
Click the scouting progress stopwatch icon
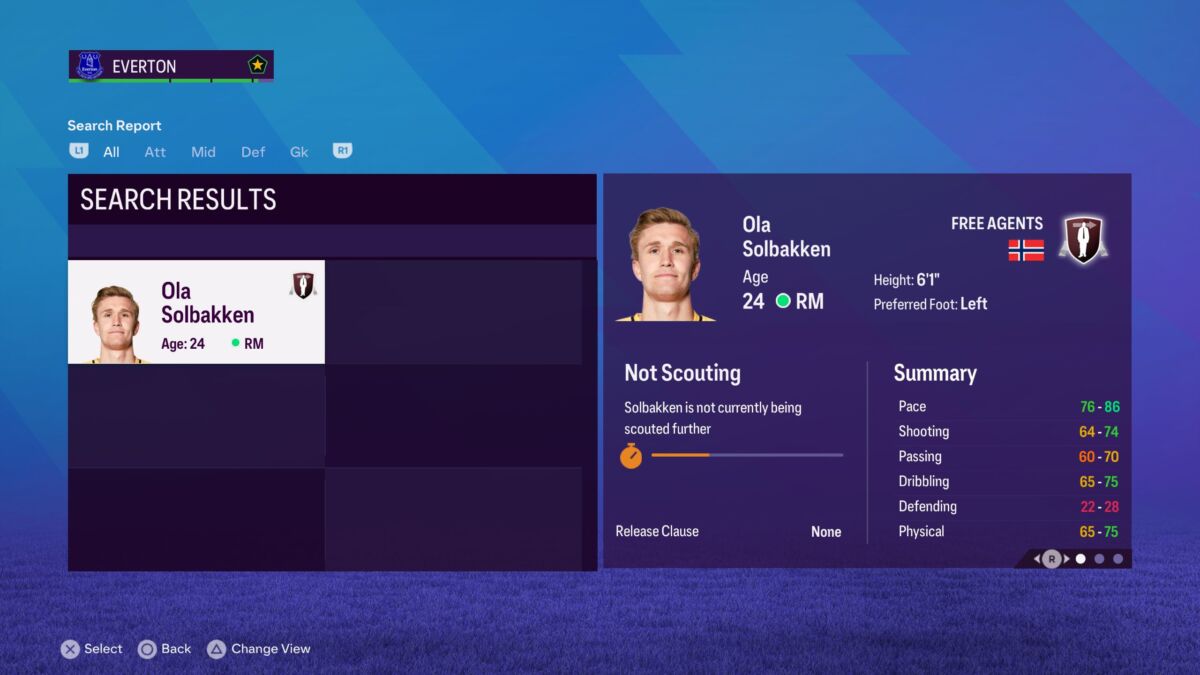click(631, 456)
